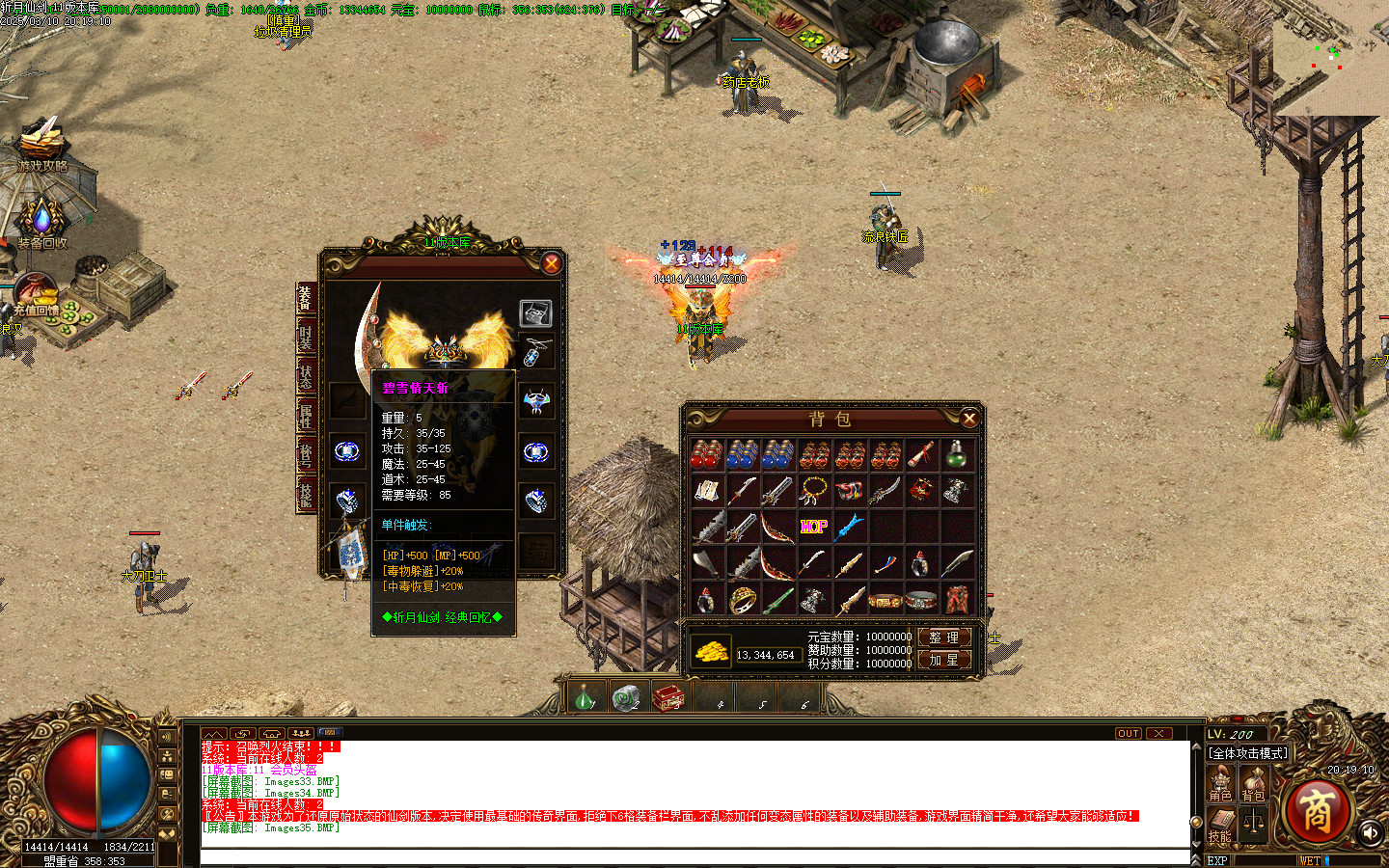
Task: Close the 背包 inventory window
Action: click(969, 418)
